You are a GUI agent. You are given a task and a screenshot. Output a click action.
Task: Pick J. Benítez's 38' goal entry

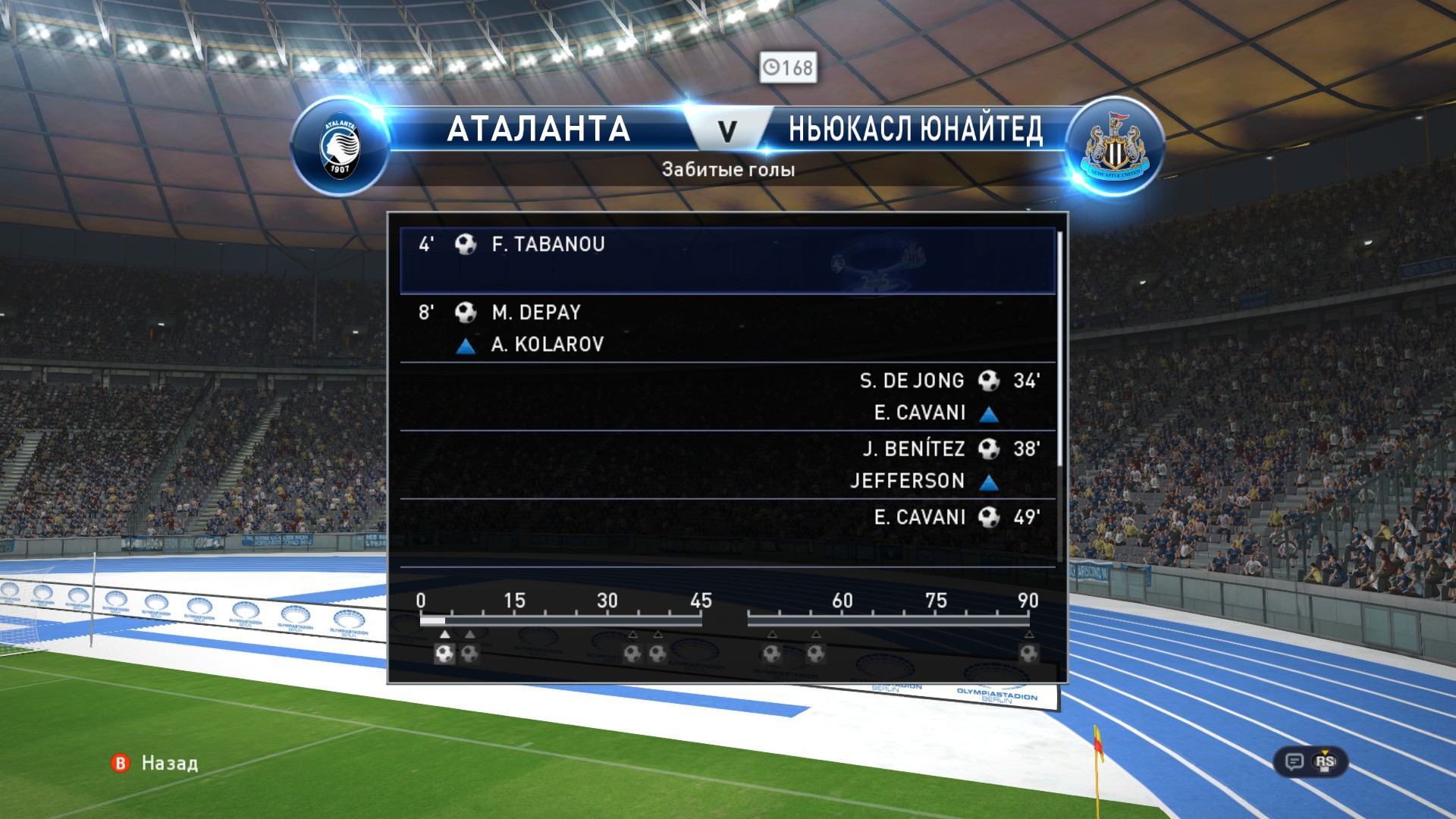point(726,464)
